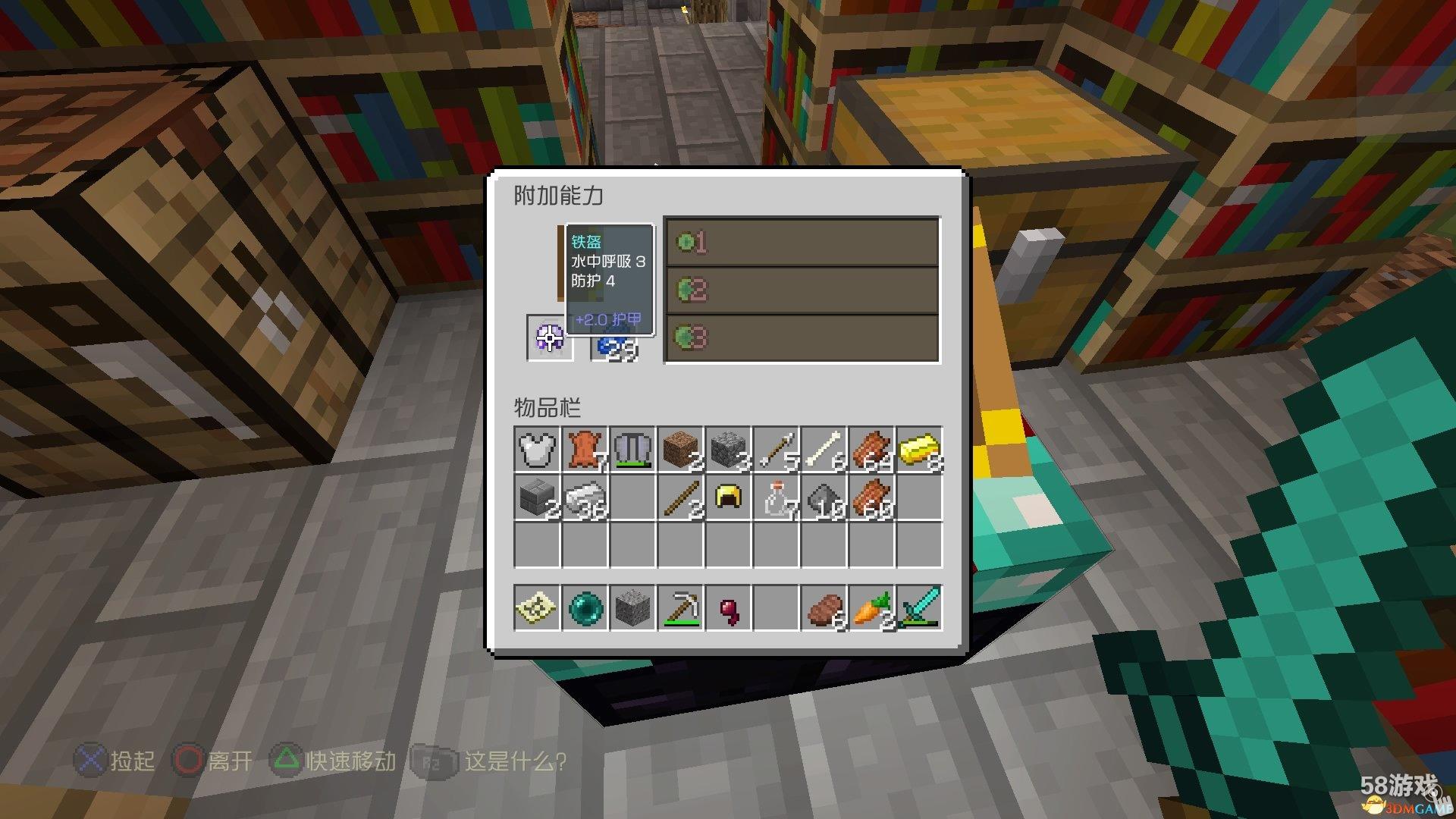Screen dimensions: 1456x819
Task: Grab the bones stack
Action: [x=824, y=450]
